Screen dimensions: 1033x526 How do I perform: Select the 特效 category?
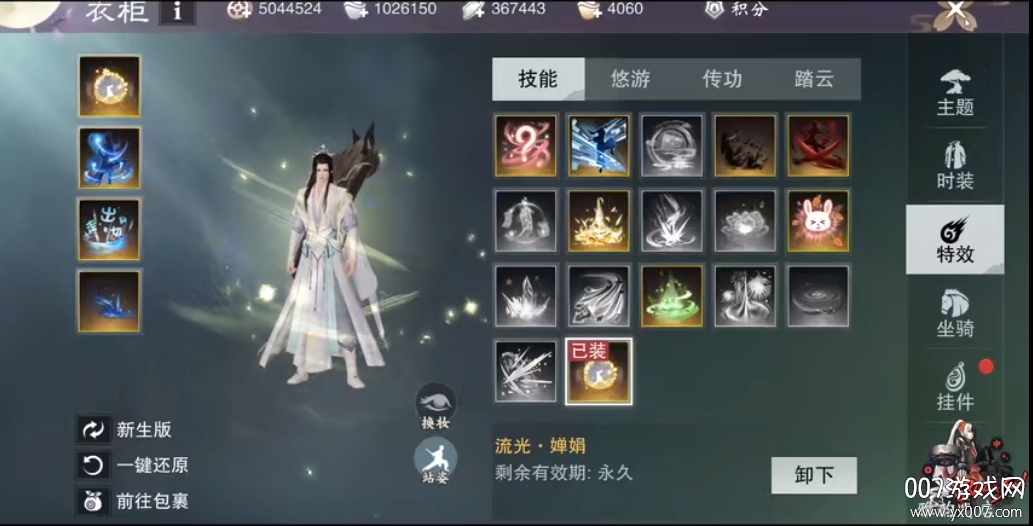click(x=955, y=240)
